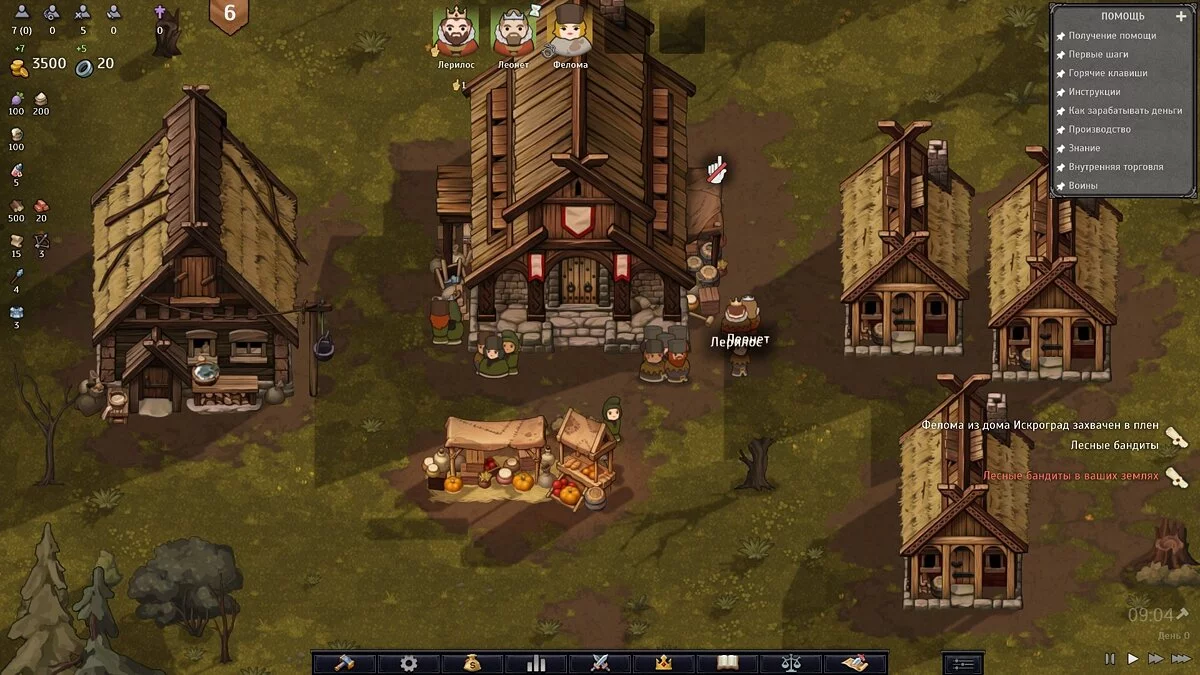Image resolution: width=1200 pixels, height=675 pixels.
Task: Open the 'Горячие клавиши' help topic
Action: point(1107,73)
